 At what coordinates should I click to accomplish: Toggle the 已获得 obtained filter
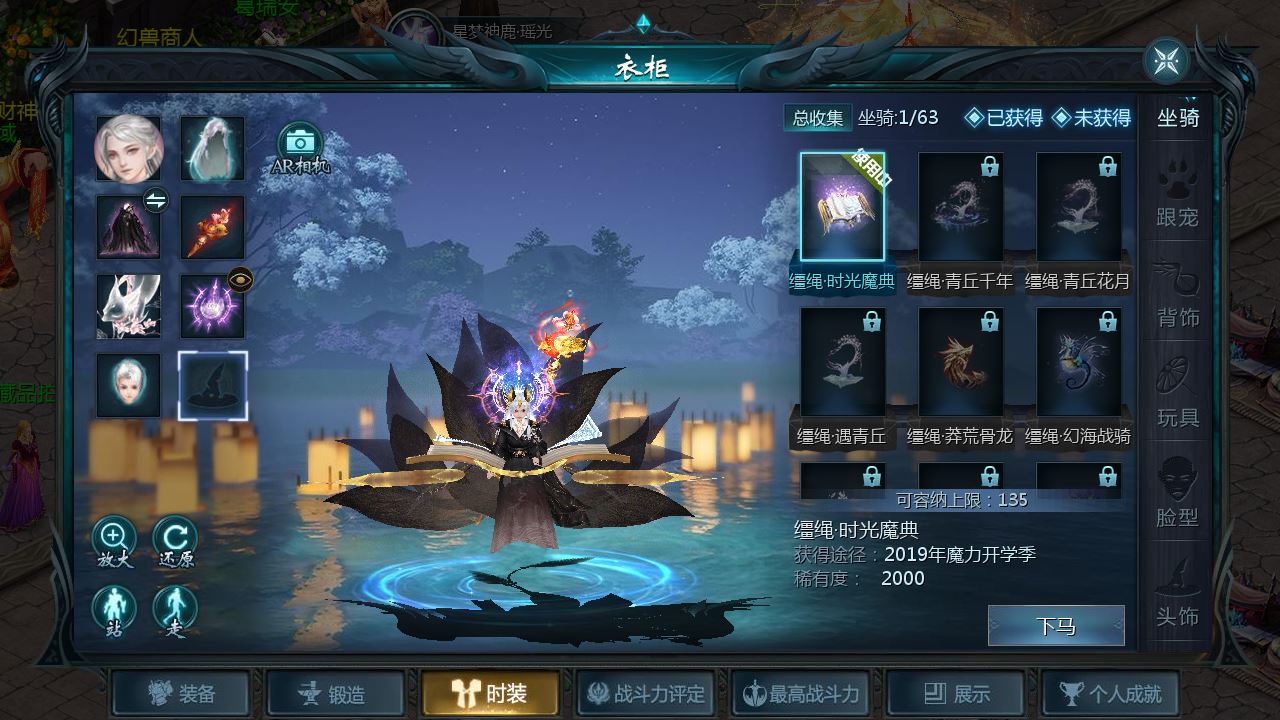tap(1004, 118)
